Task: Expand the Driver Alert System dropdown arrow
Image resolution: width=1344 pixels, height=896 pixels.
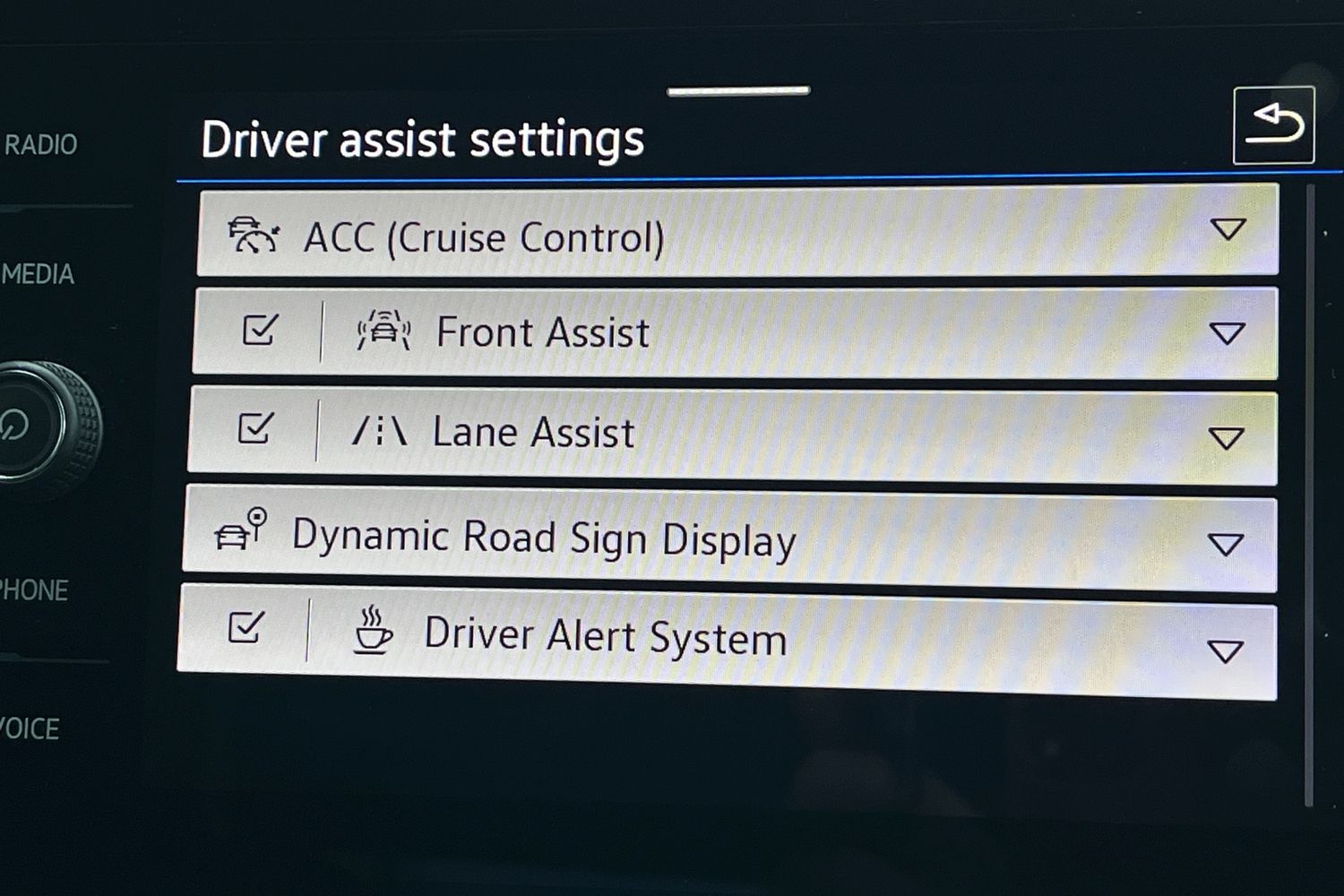Action: [1225, 650]
